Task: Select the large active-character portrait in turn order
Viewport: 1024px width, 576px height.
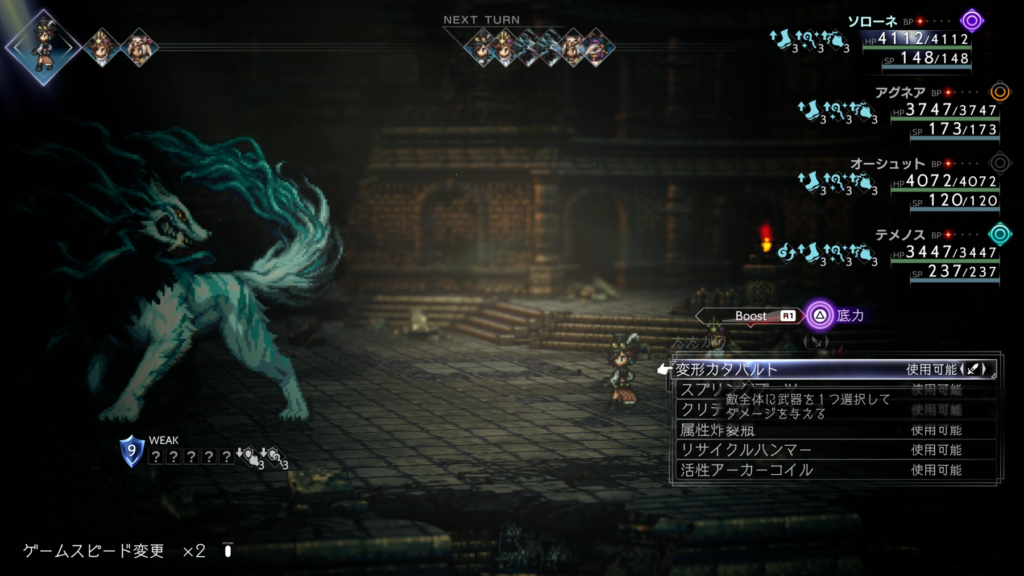Action: 42,44
